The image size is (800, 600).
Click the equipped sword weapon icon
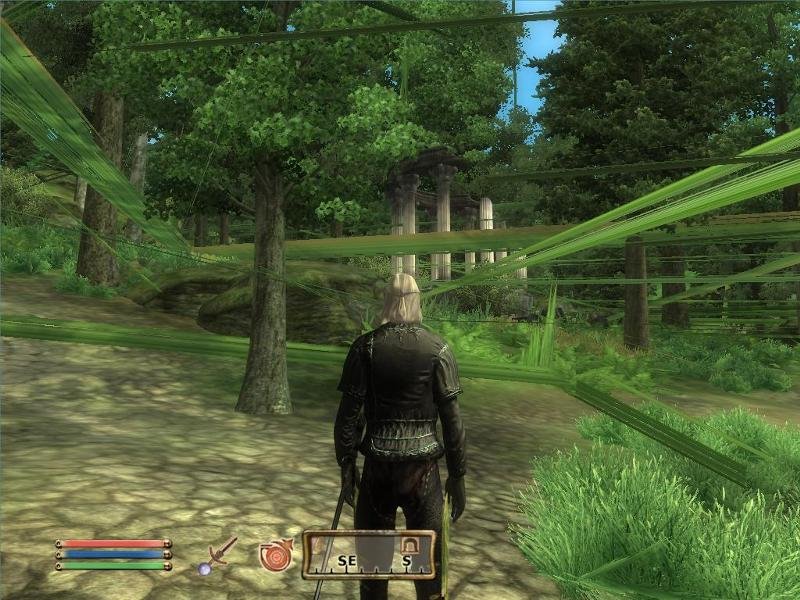[x=218, y=555]
